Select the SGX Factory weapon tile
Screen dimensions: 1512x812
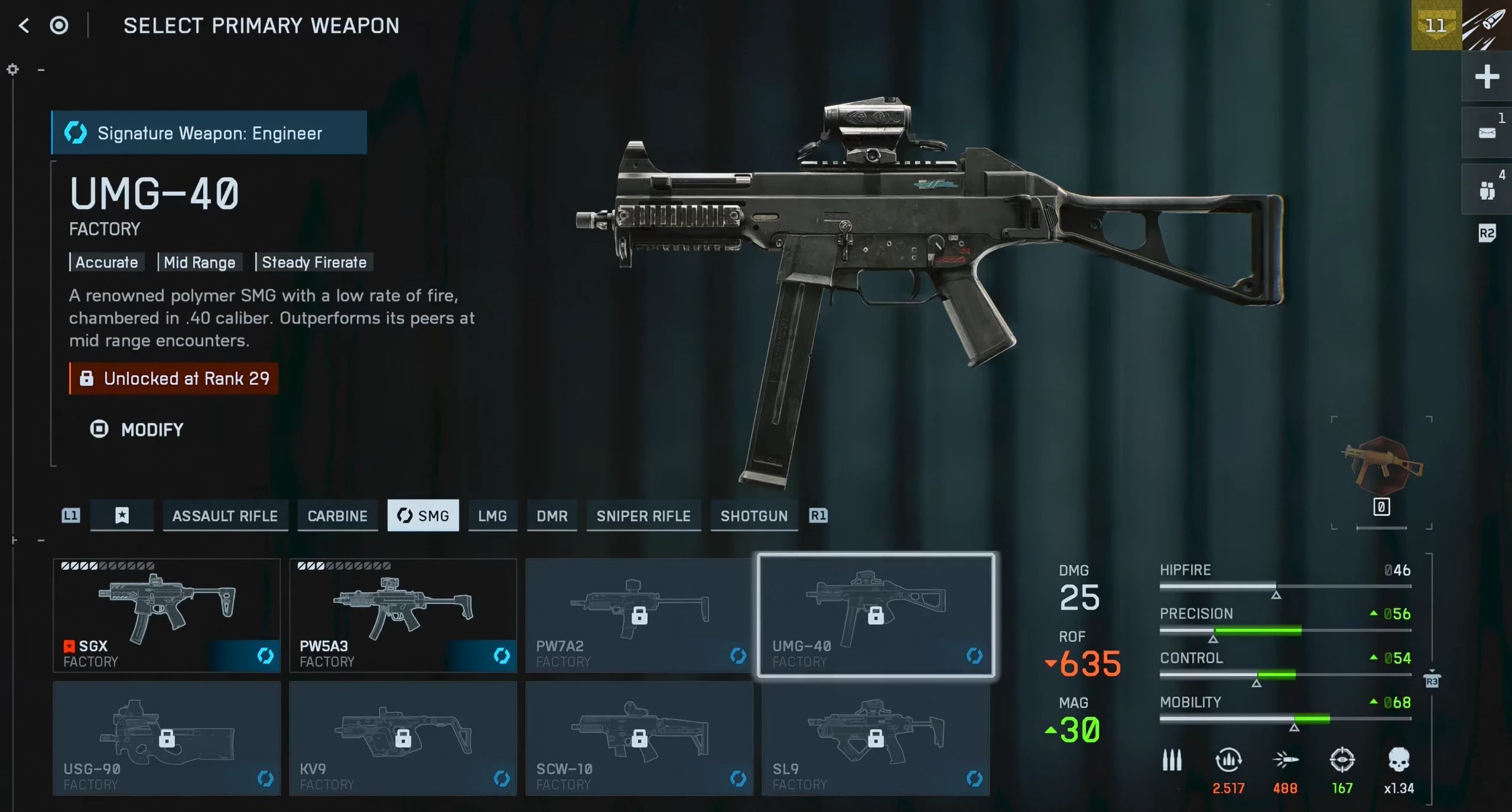167,615
